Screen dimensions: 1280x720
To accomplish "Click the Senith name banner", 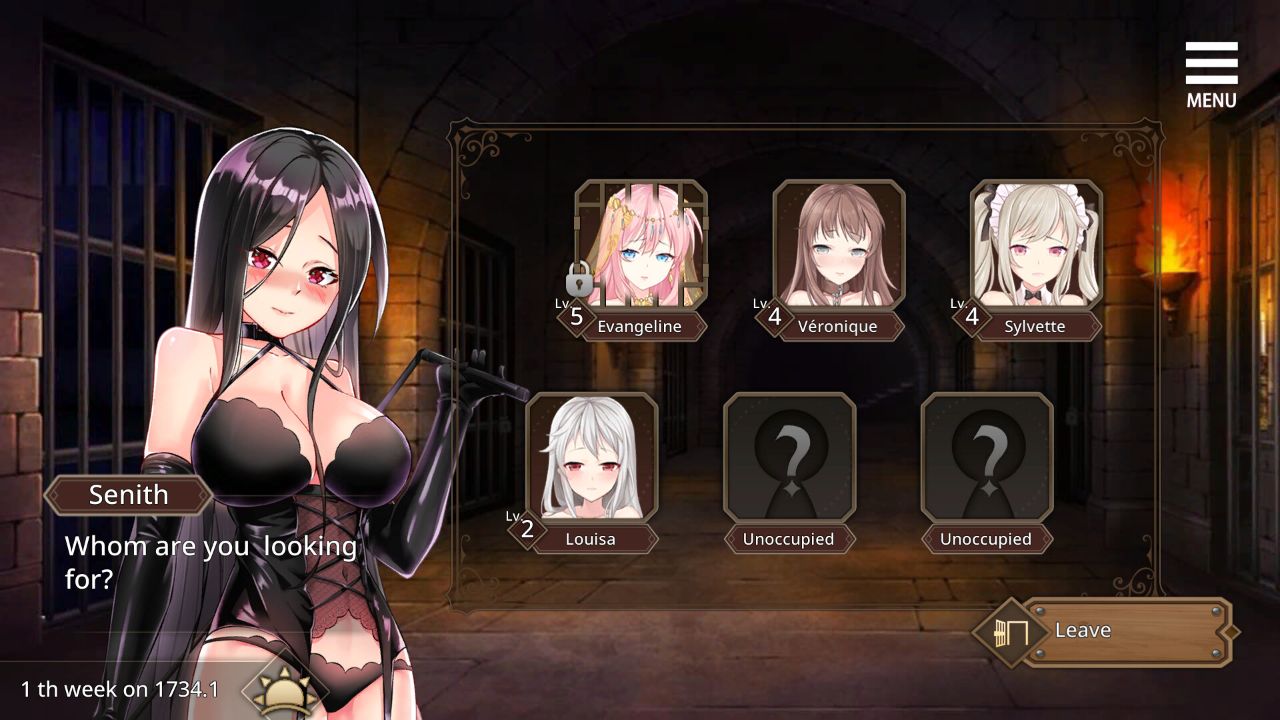I will [128, 494].
